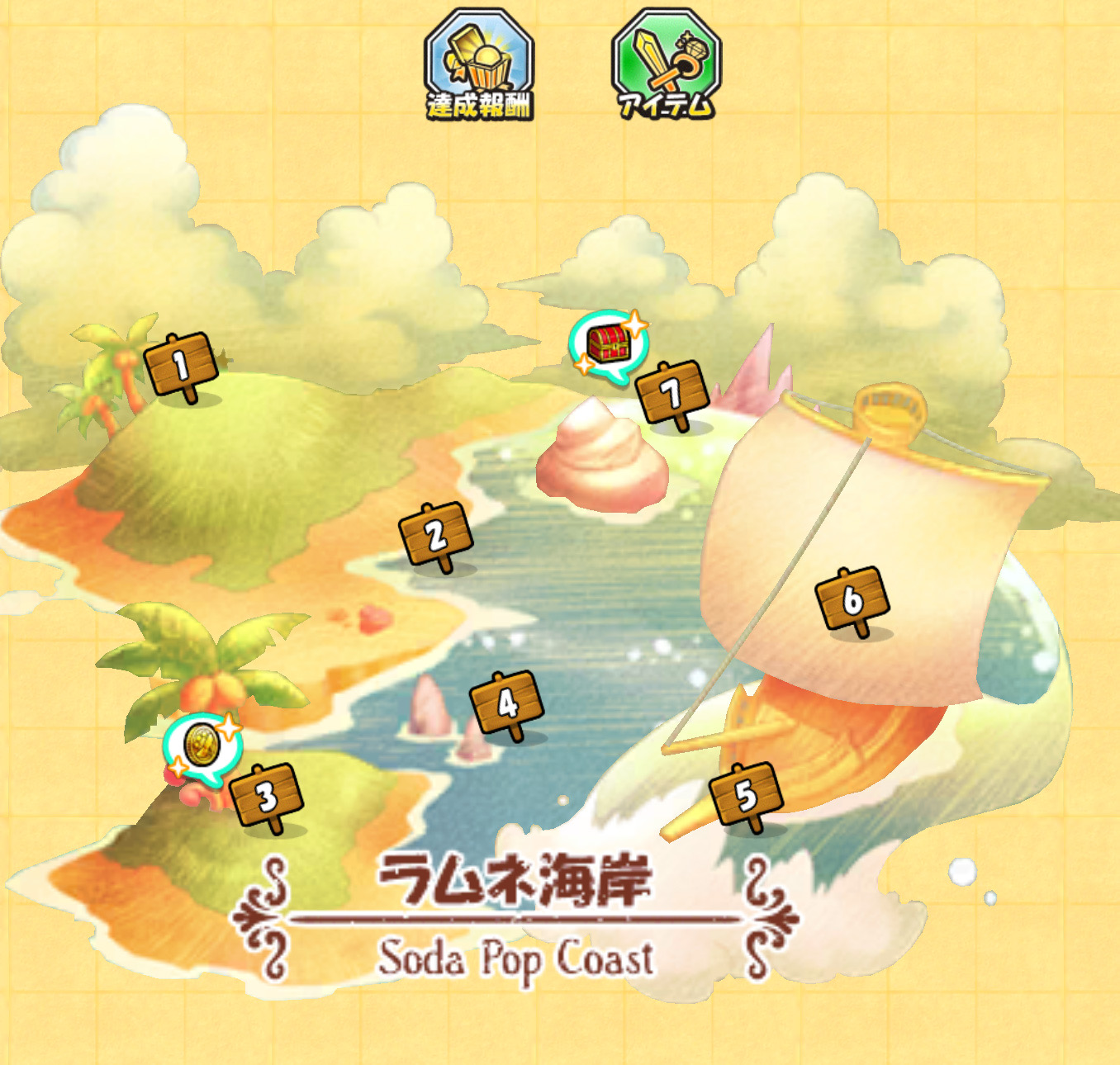Choose the stage 2 signpost
The width and height of the screenshot is (1120, 1065).
coord(436,535)
